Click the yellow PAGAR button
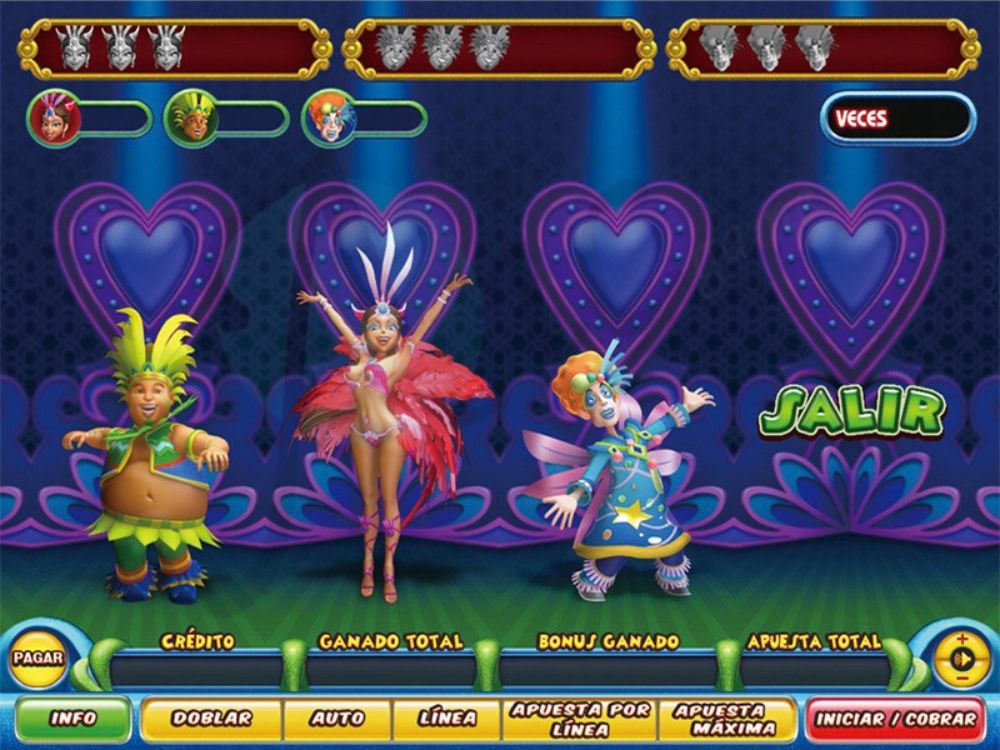This screenshot has width=1000, height=750. tap(39, 660)
